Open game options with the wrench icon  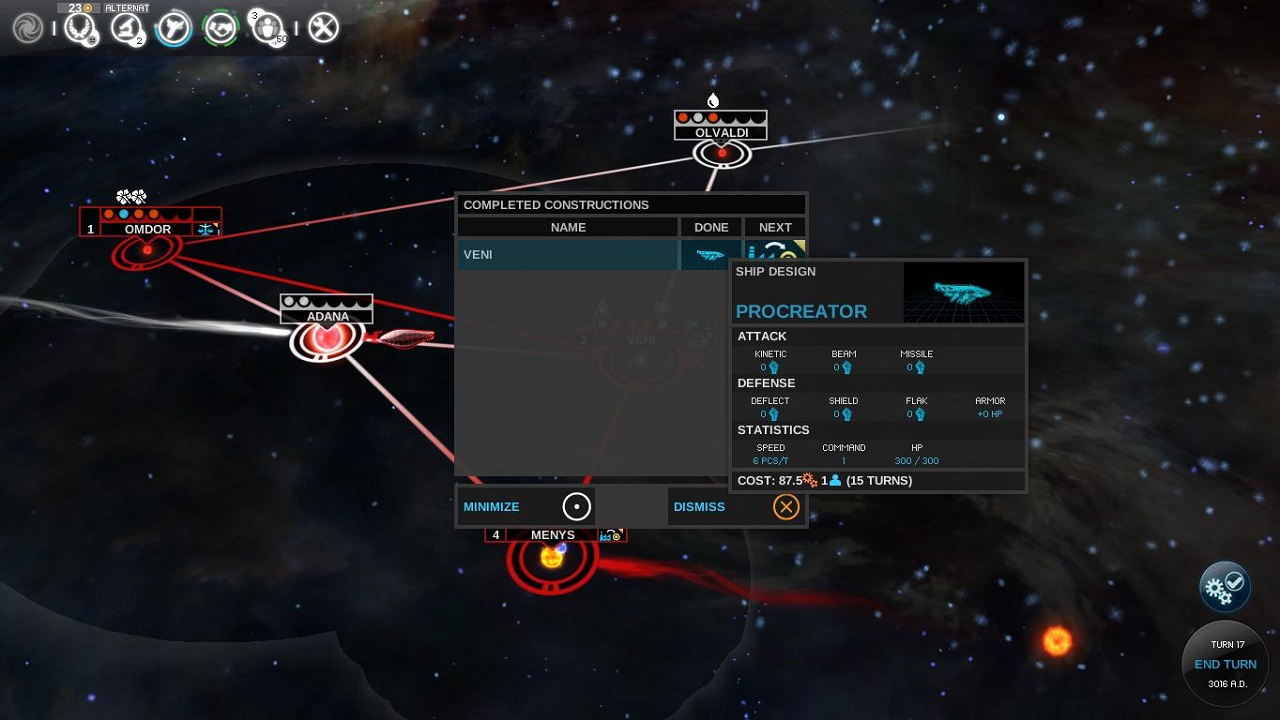click(322, 27)
